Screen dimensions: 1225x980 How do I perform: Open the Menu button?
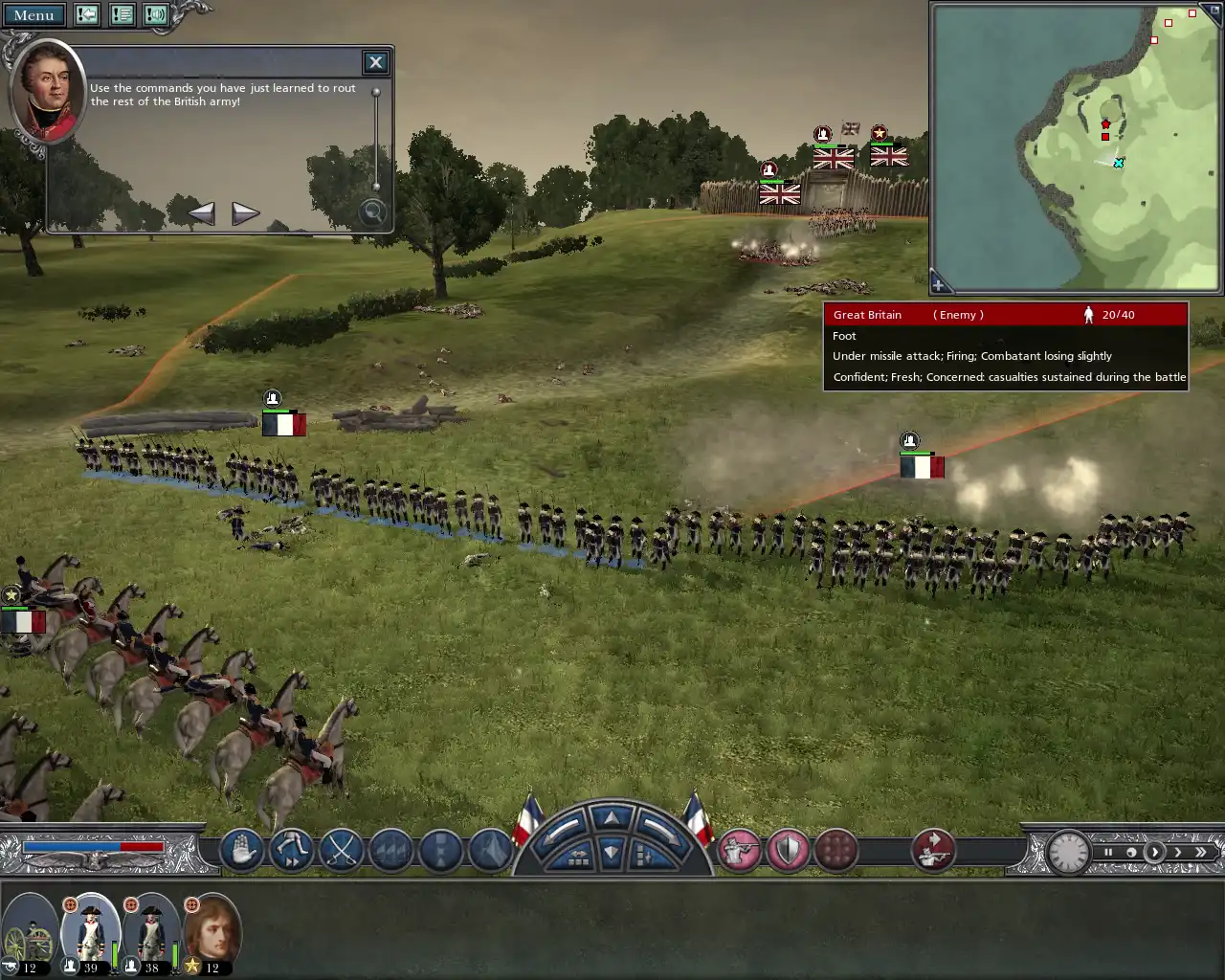(x=34, y=15)
